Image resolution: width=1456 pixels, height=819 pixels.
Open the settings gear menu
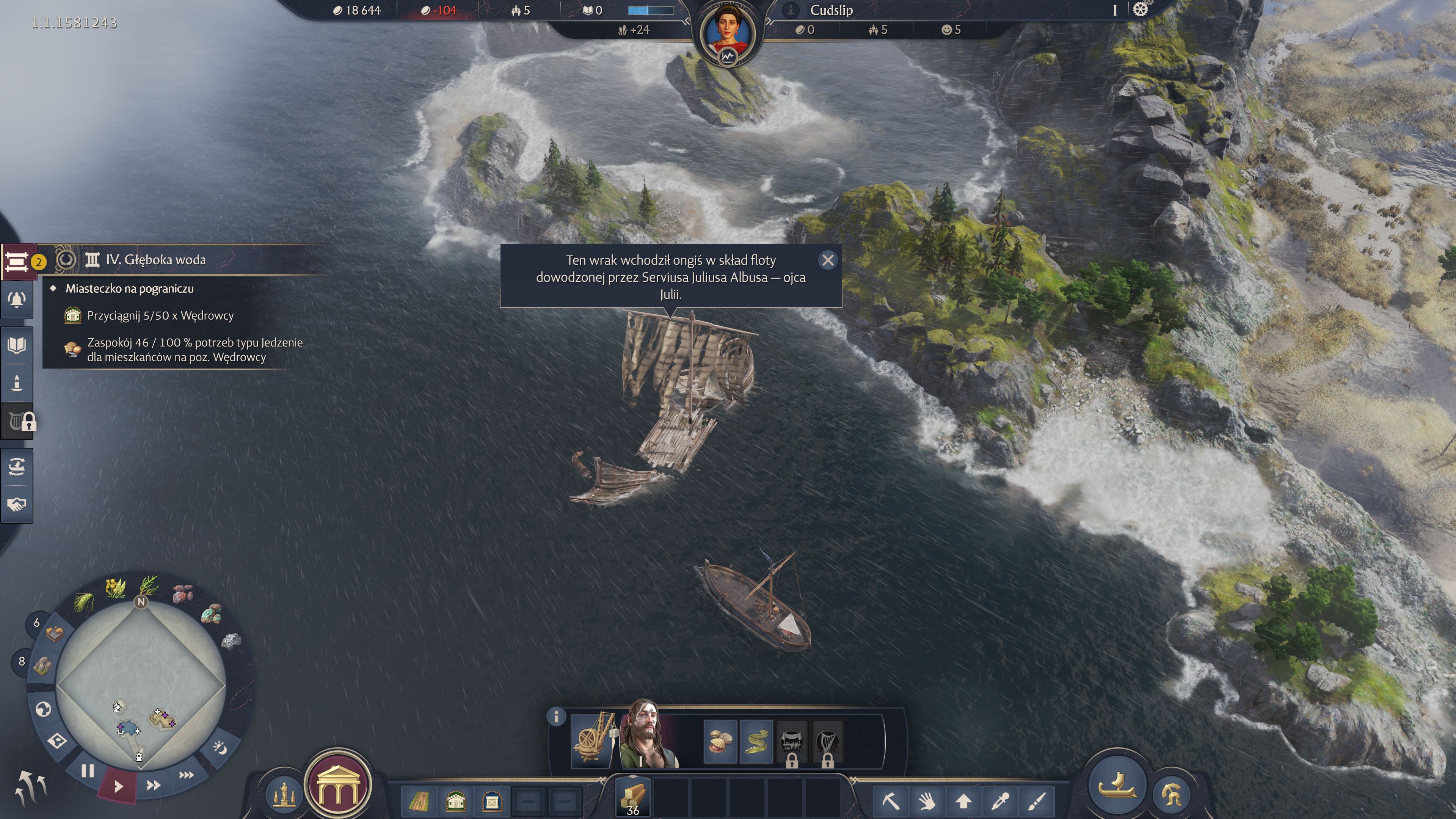coord(1140,9)
